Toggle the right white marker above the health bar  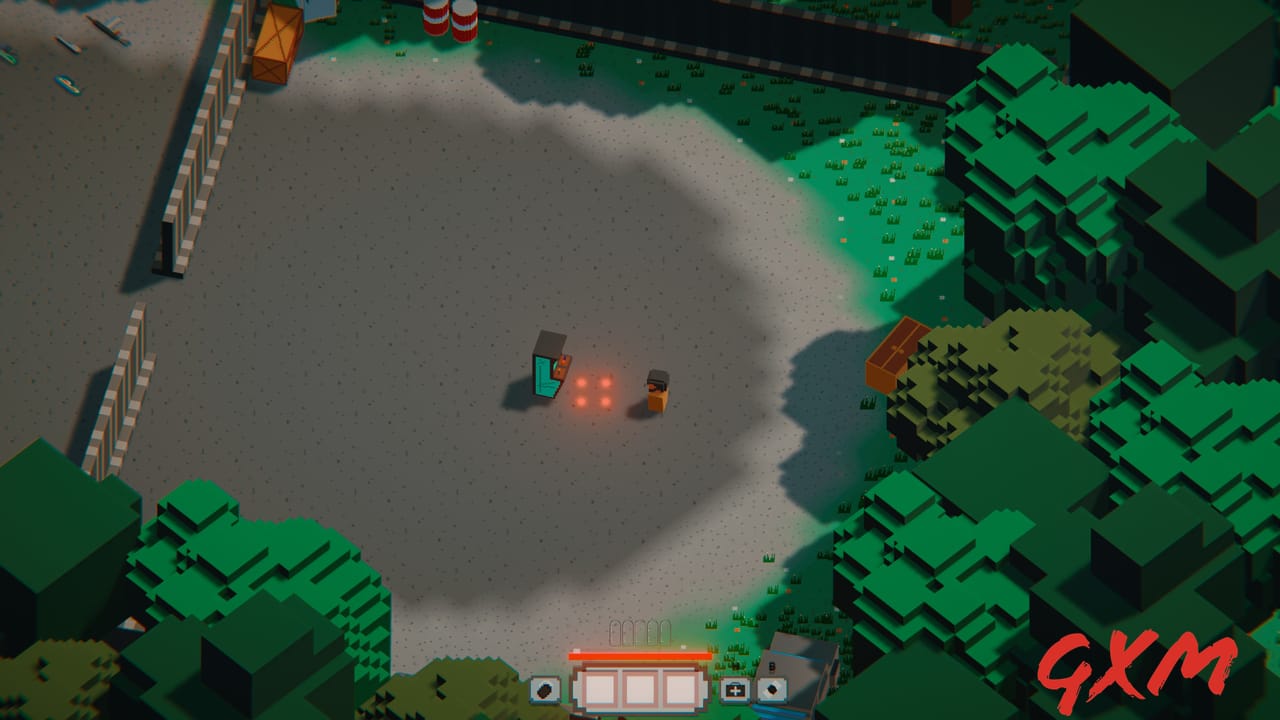pyautogui.click(x=683, y=647)
